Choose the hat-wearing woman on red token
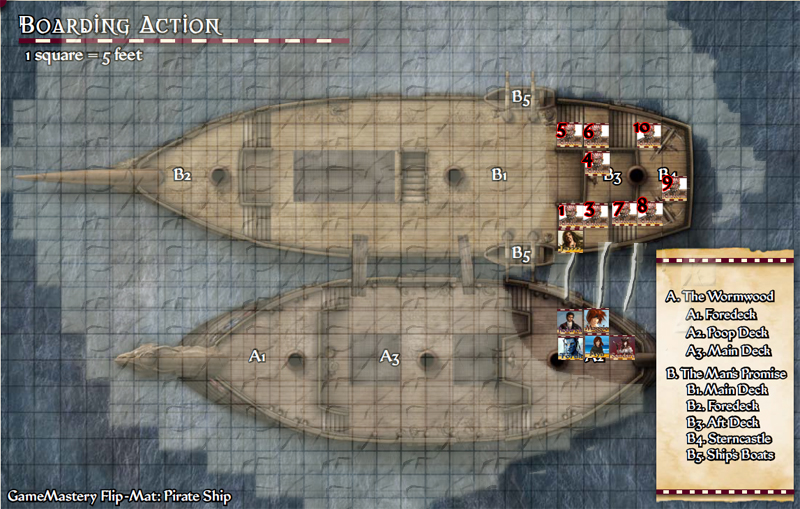800x509 pixels. click(x=623, y=347)
